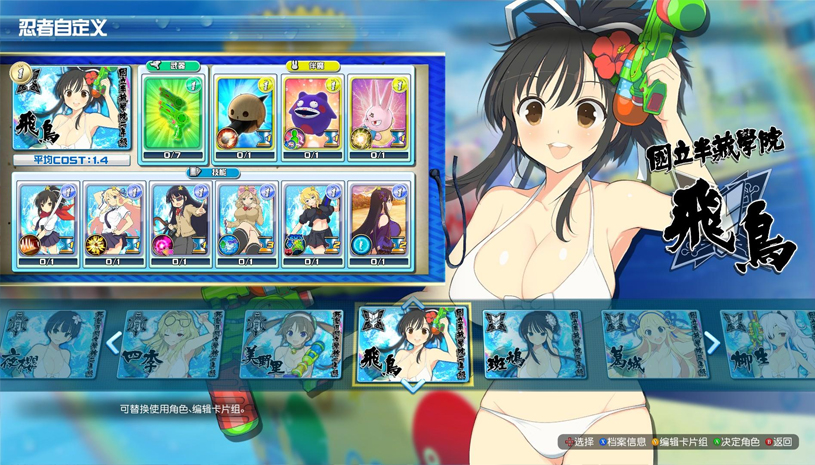The height and width of the screenshot is (465, 815).
Task: Switch character to 四季
Action: pyautogui.click(x=167, y=343)
